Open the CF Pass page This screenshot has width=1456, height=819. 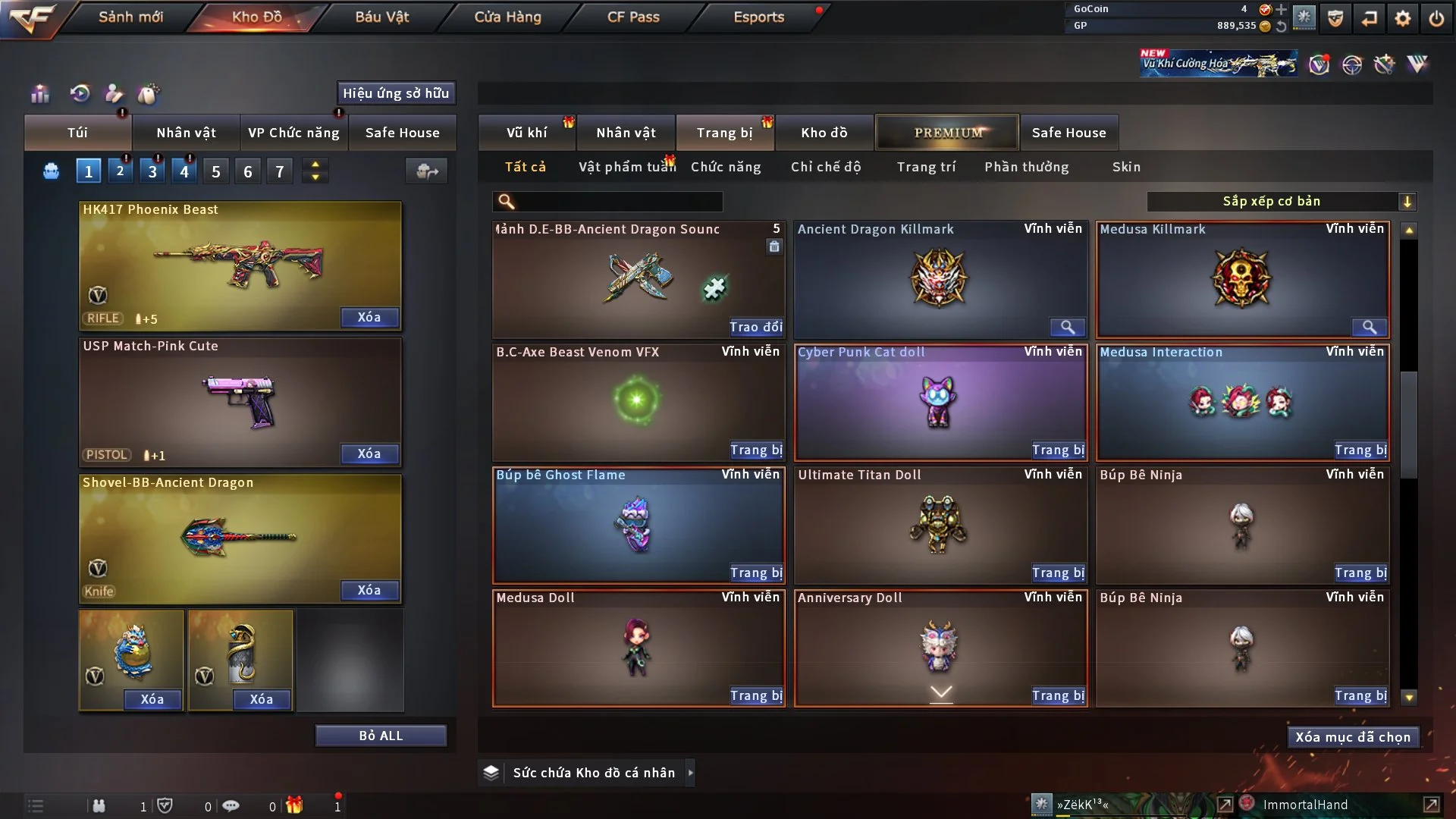click(x=633, y=17)
